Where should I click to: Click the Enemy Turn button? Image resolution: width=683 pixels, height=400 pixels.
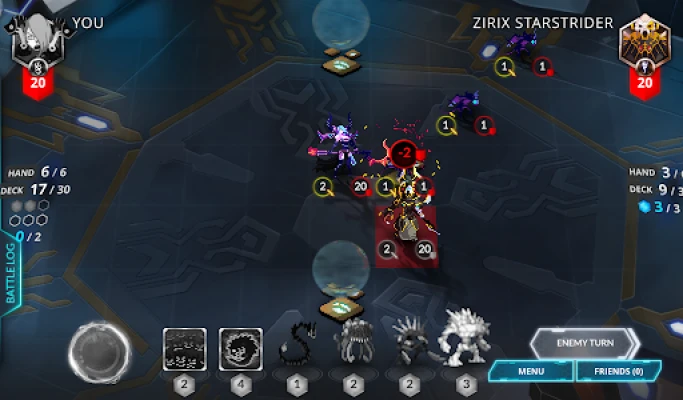585,343
